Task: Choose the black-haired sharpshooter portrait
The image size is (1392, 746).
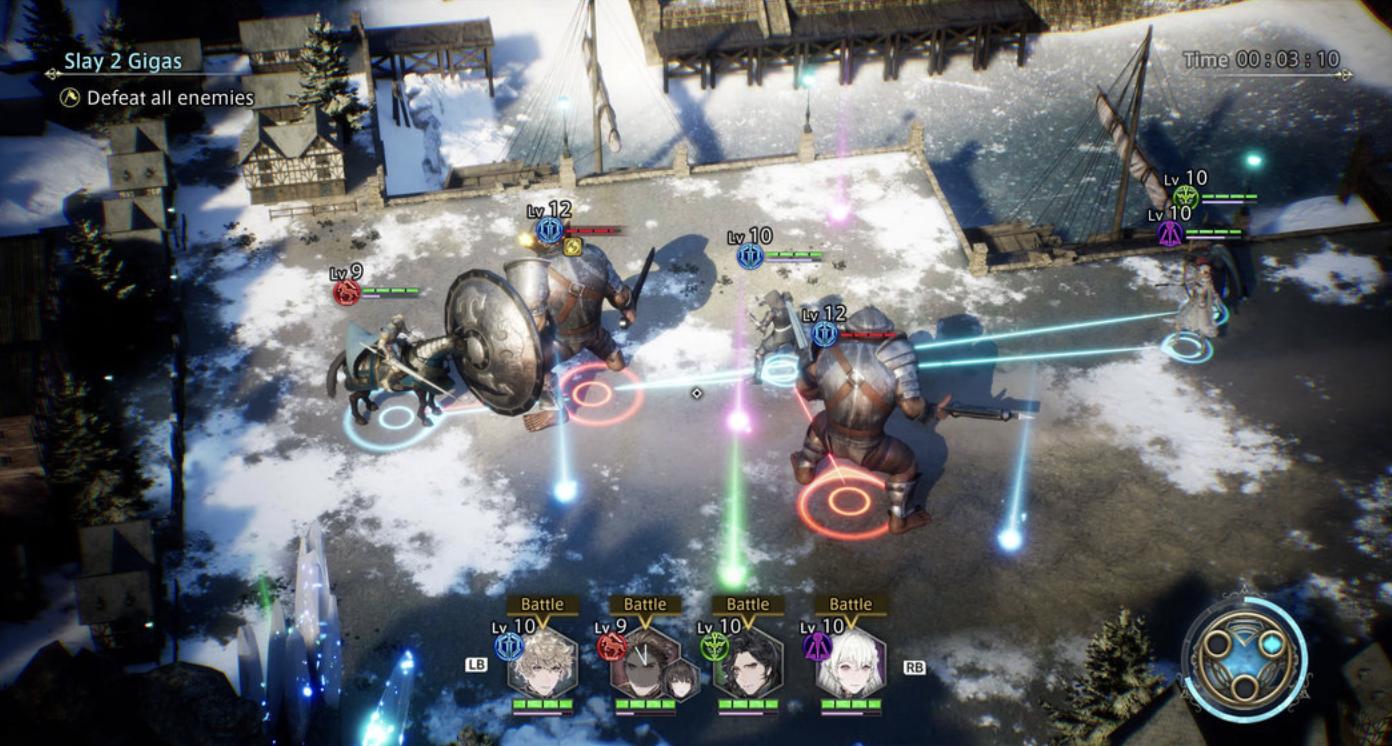Action: [x=748, y=663]
